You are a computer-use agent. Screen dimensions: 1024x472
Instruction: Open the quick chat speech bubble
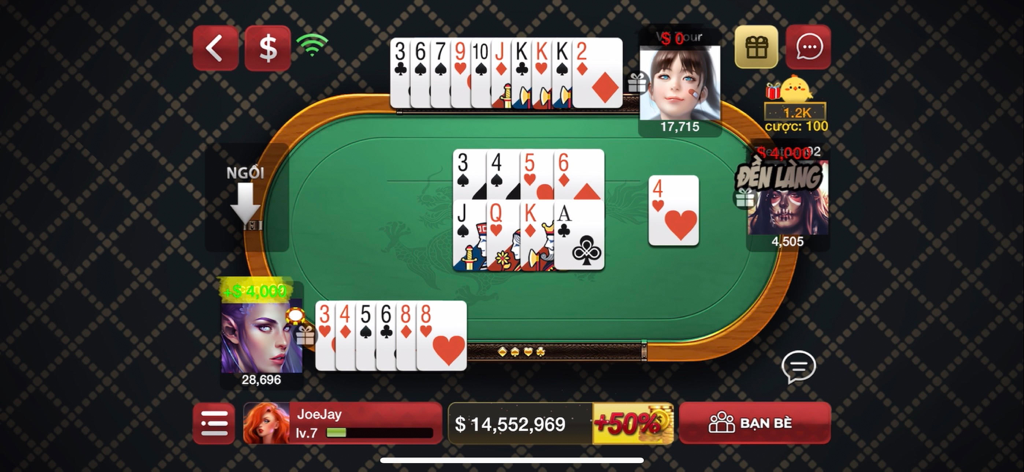pyautogui.click(x=798, y=367)
